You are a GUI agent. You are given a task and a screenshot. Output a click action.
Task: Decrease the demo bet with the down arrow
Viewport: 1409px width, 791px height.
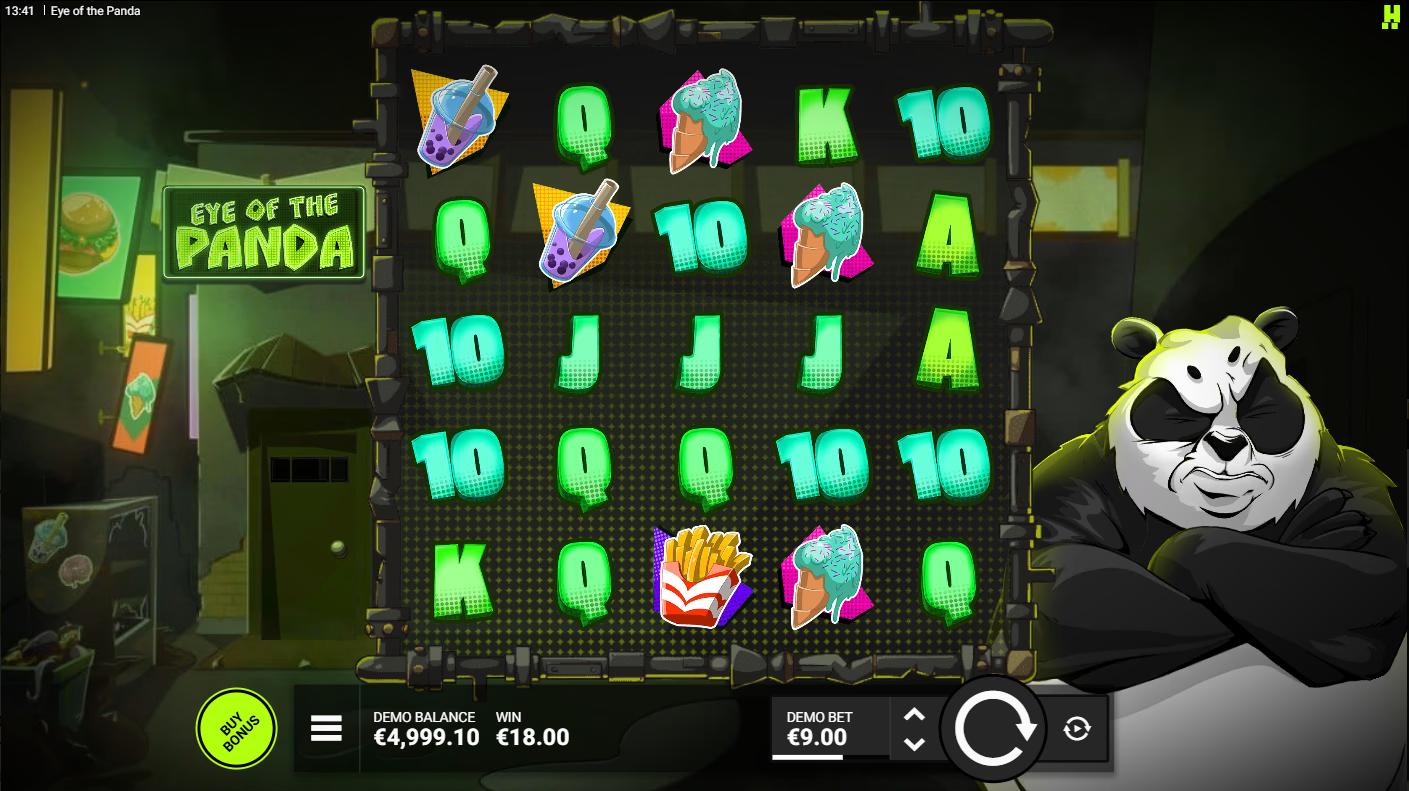pyautogui.click(x=914, y=744)
